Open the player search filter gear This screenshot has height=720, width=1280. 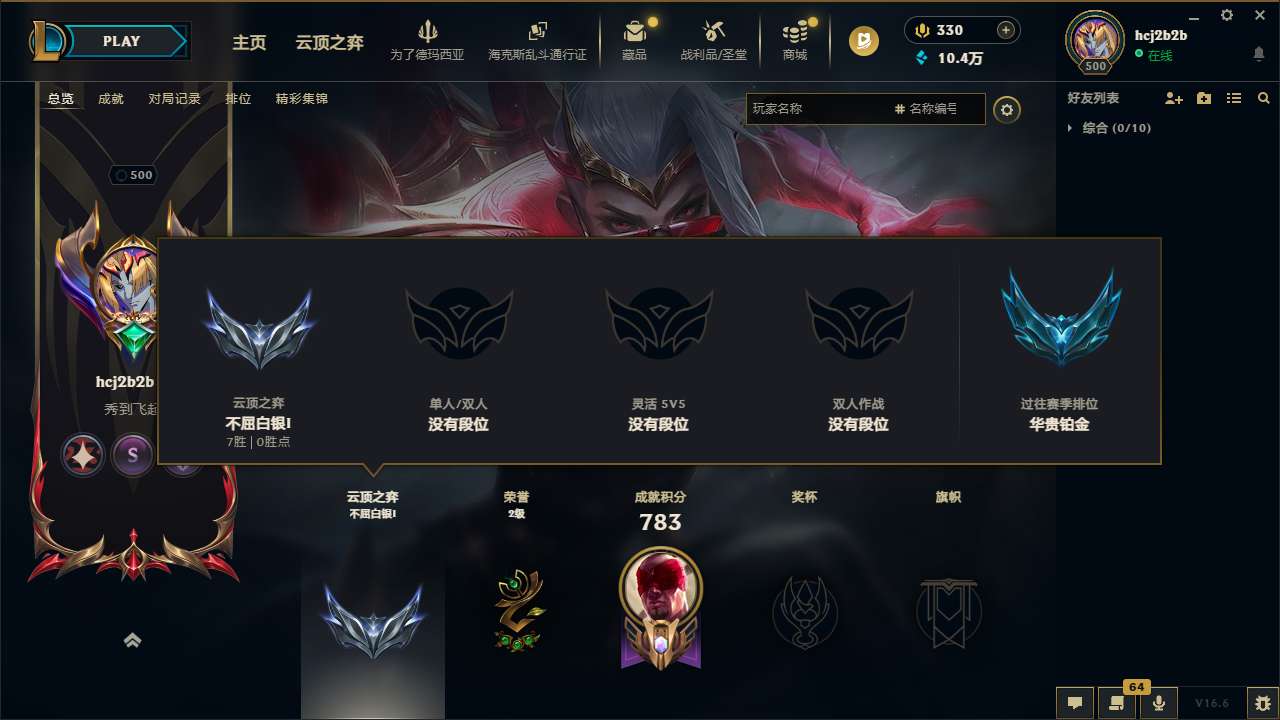pyautogui.click(x=1006, y=110)
